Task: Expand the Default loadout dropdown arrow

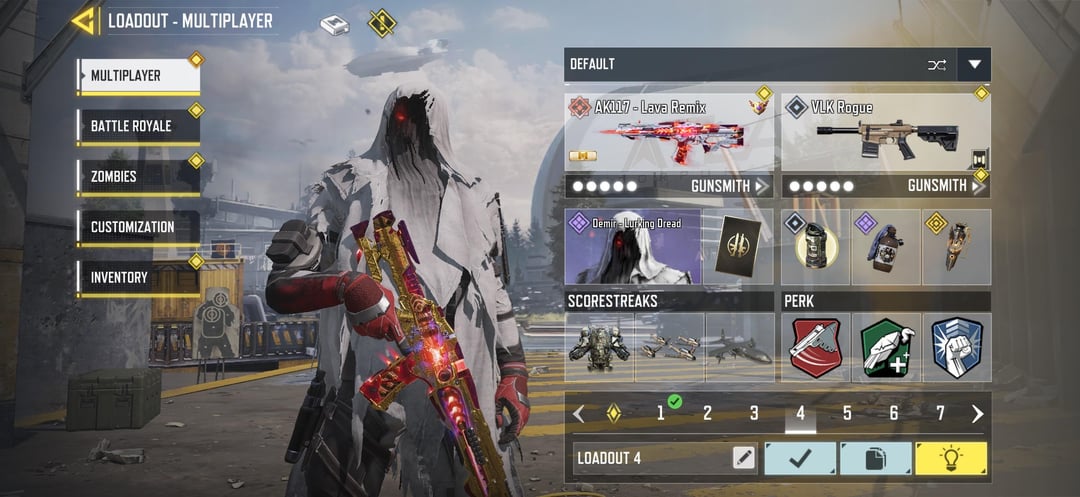Action: point(974,65)
